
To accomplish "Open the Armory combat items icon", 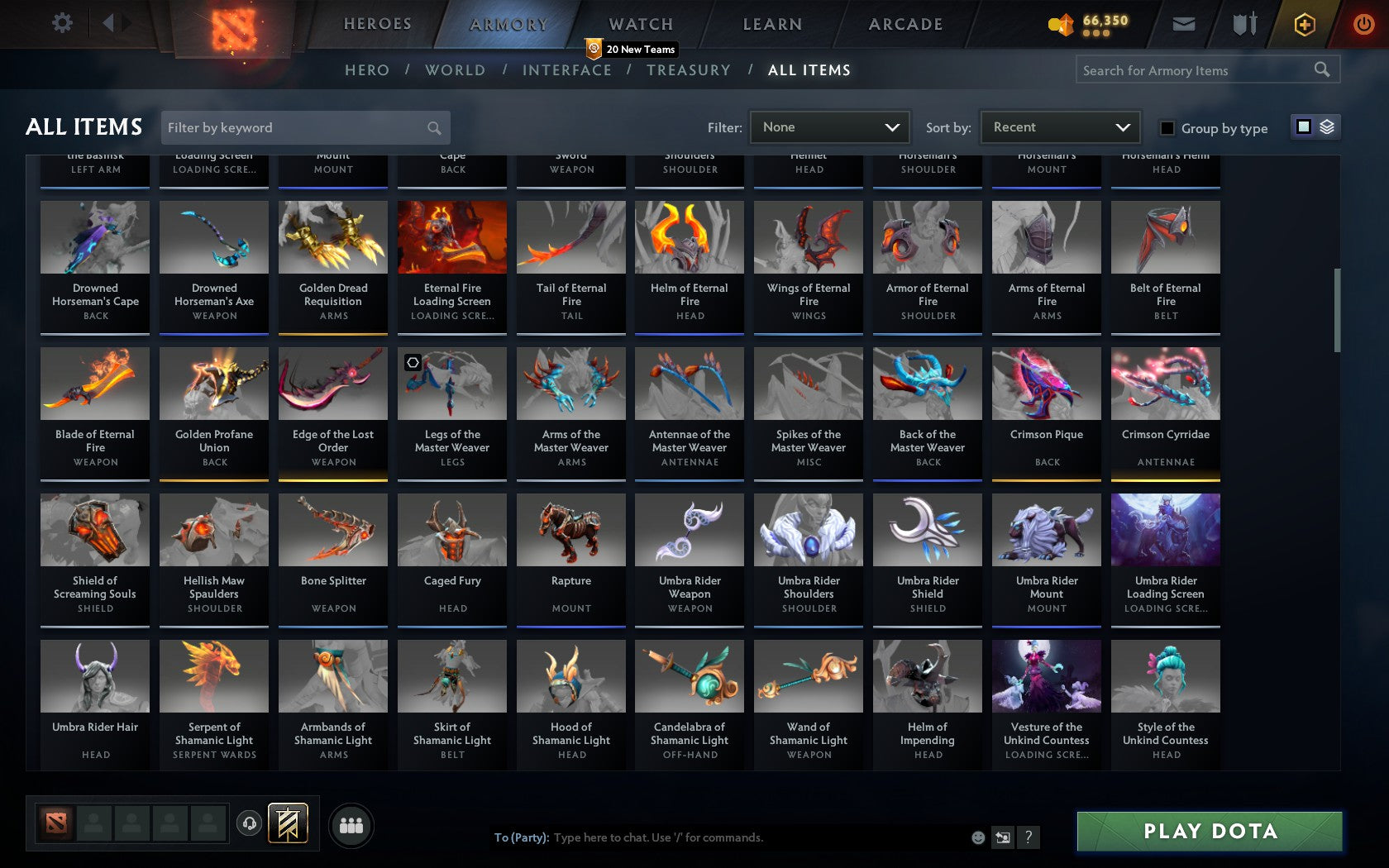I will pyautogui.click(x=1243, y=24).
